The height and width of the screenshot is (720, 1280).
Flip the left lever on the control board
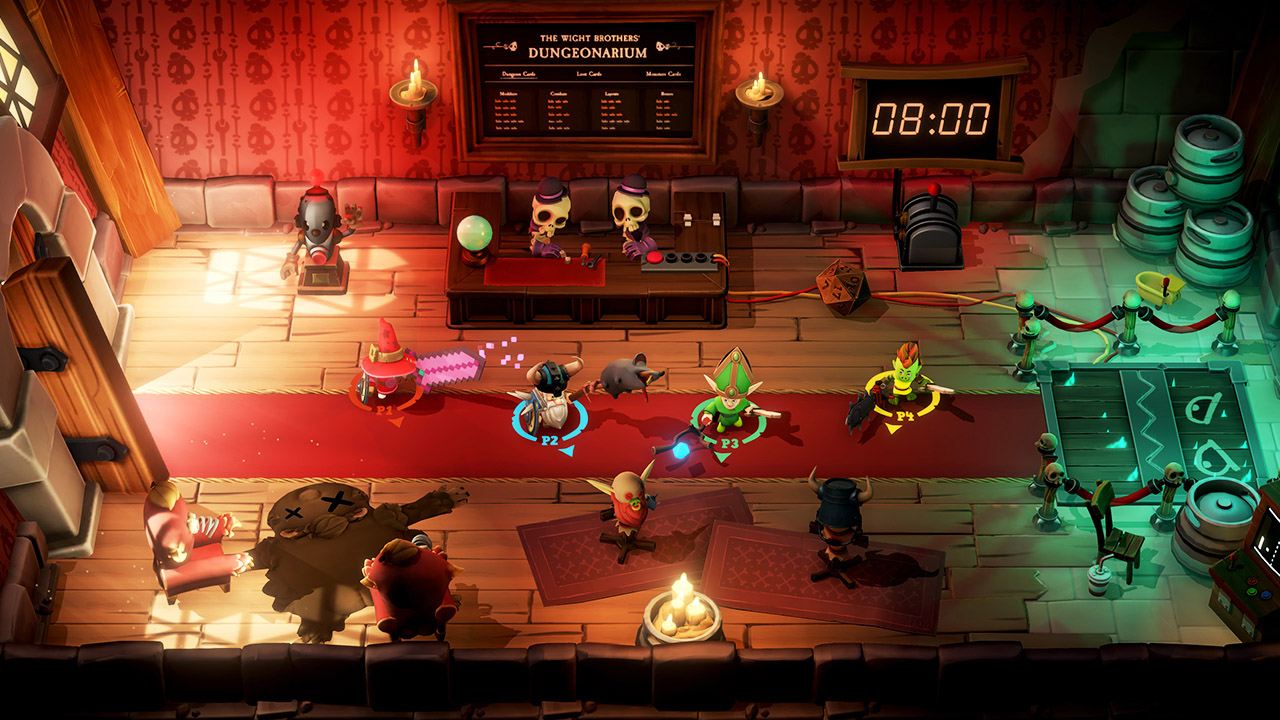coord(686,219)
